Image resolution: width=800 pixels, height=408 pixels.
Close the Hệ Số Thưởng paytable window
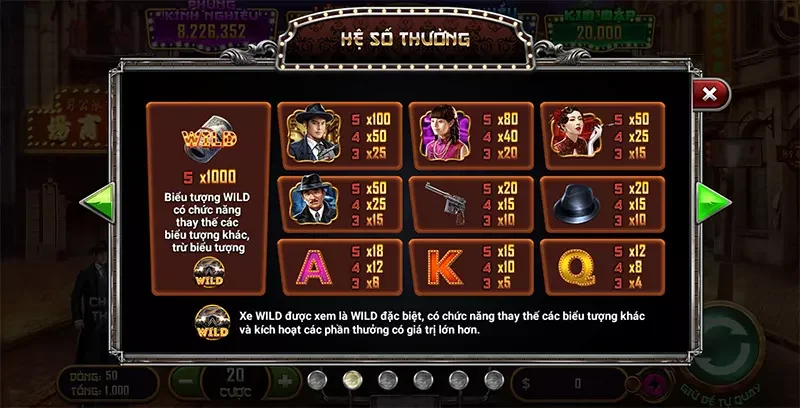tap(709, 94)
